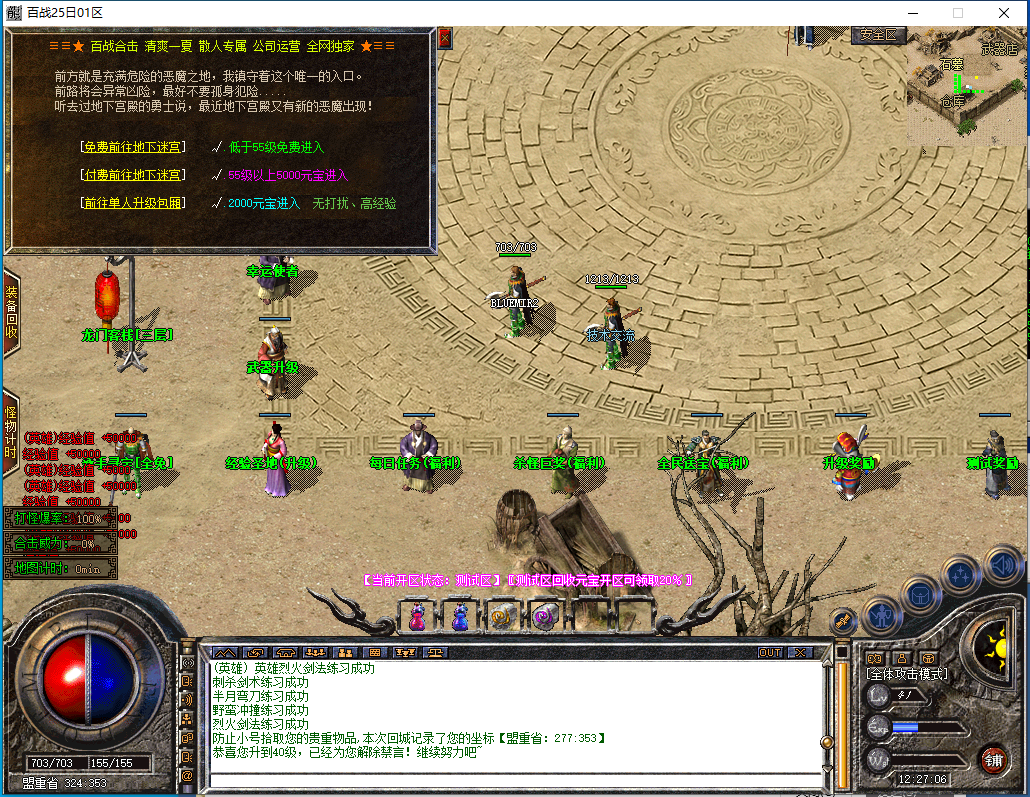1030x797 pixels.
Task: Use the tan rolled scroll in hotbar
Action: point(501,617)
